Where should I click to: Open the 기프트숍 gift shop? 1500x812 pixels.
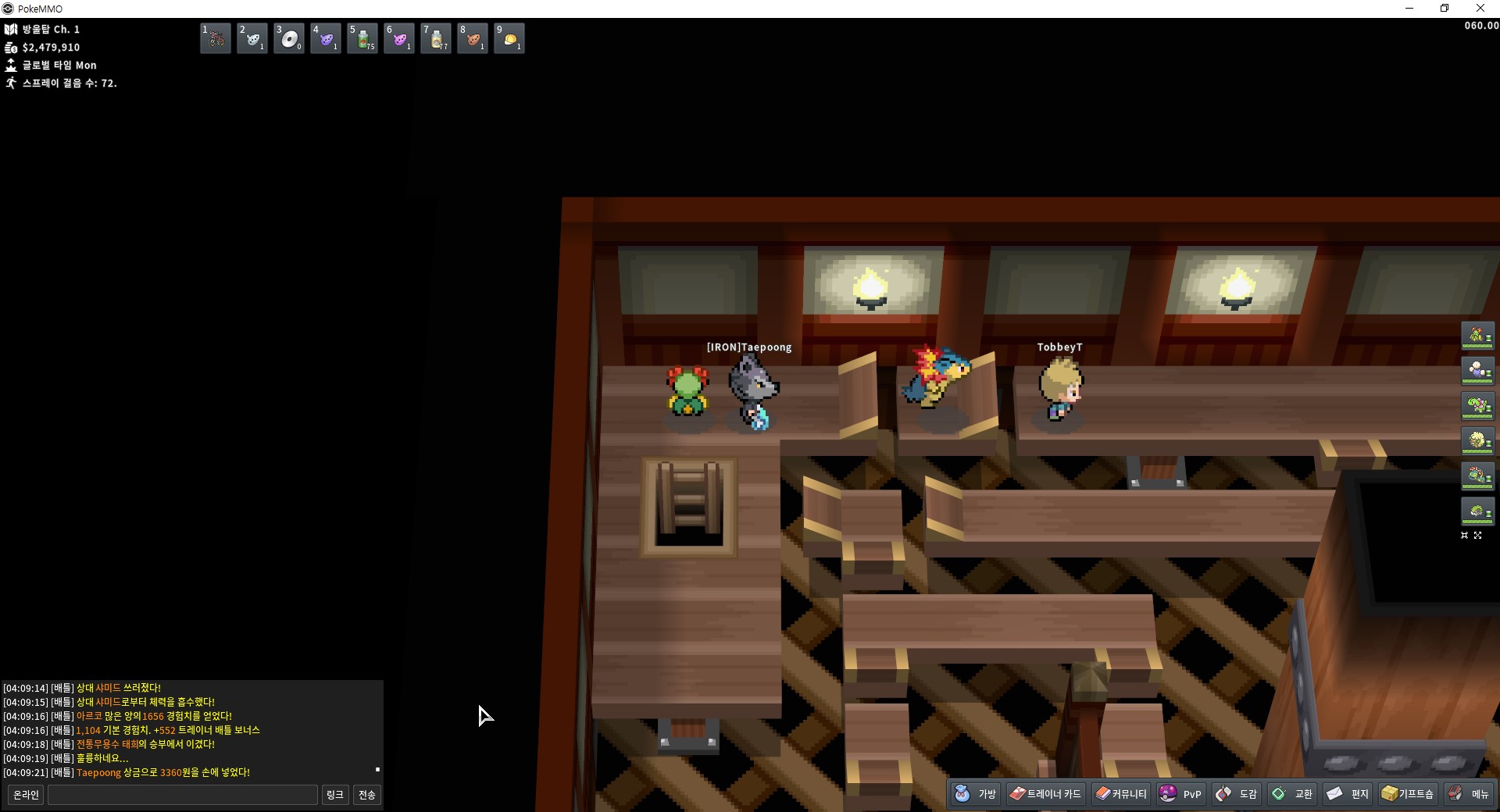tap(1408, 794)
